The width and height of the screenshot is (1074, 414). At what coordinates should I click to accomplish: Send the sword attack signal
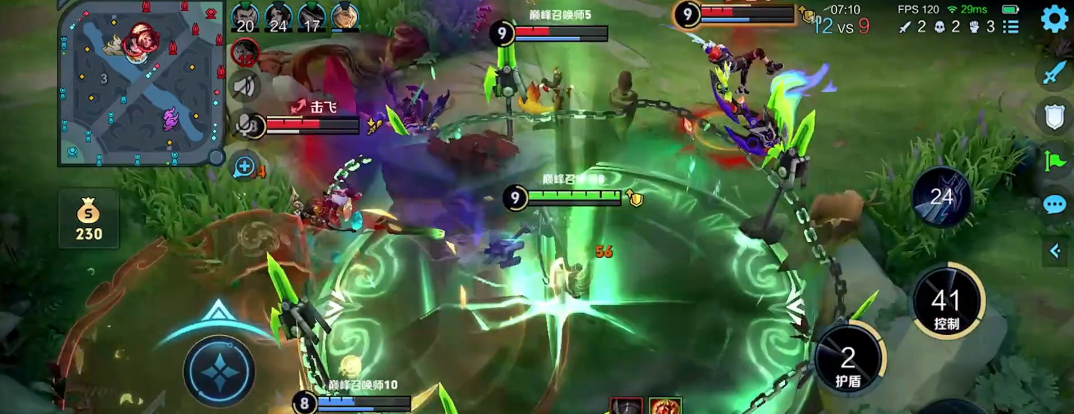click(x=1055, y=72)
